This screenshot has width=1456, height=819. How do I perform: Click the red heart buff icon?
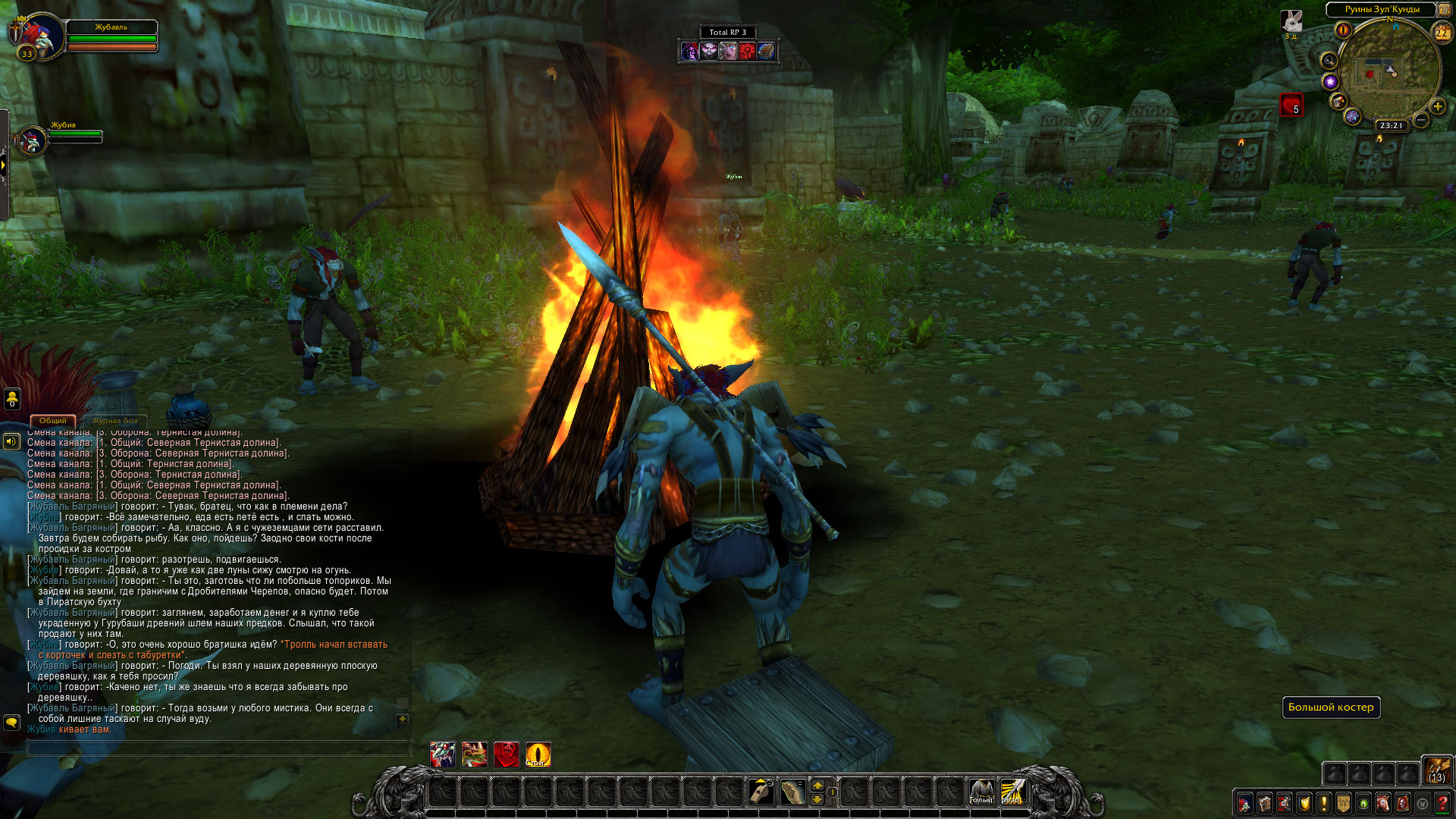tap(1291, 105)
